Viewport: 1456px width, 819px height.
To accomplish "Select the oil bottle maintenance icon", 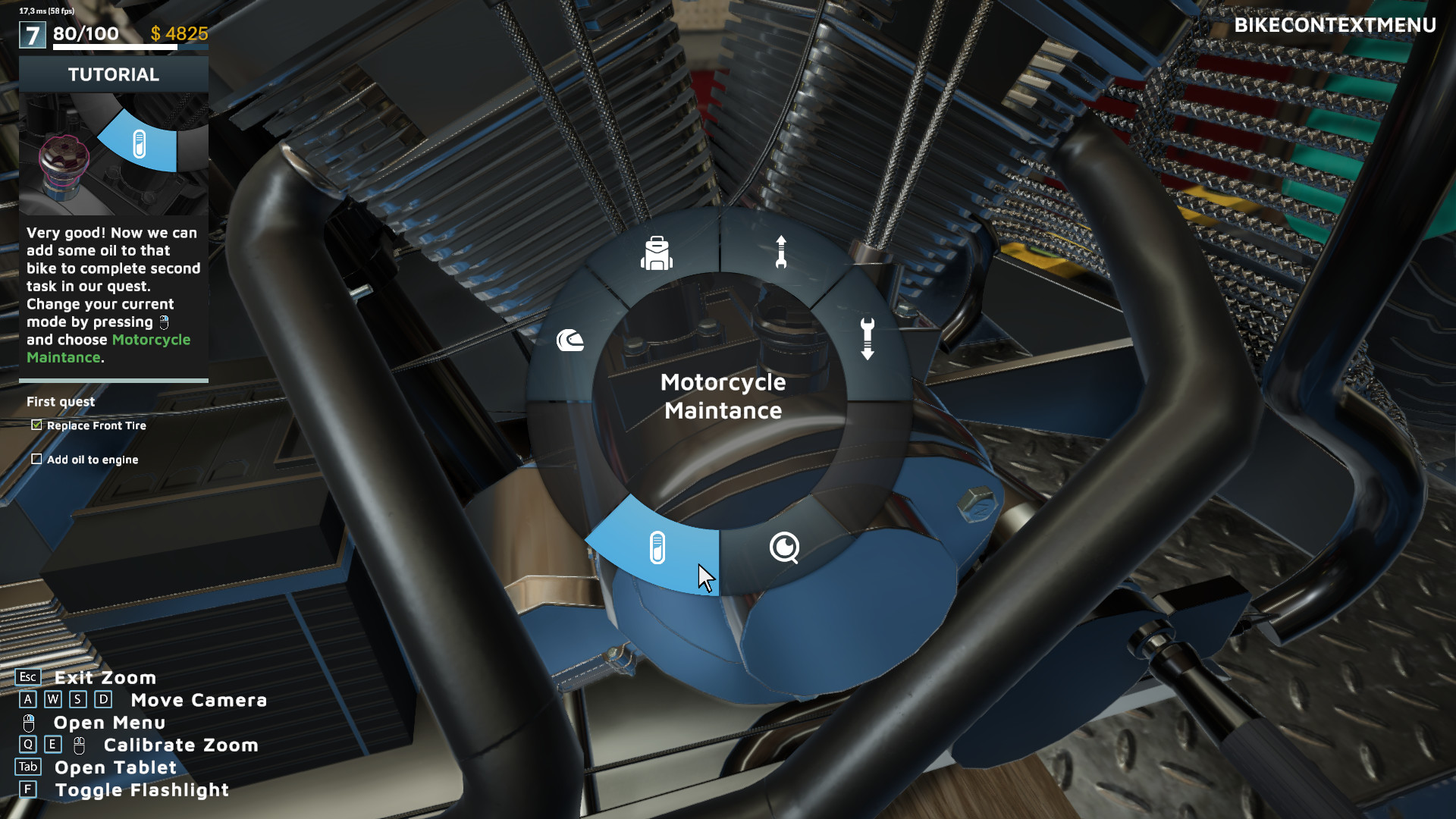I will coord(657,548).
